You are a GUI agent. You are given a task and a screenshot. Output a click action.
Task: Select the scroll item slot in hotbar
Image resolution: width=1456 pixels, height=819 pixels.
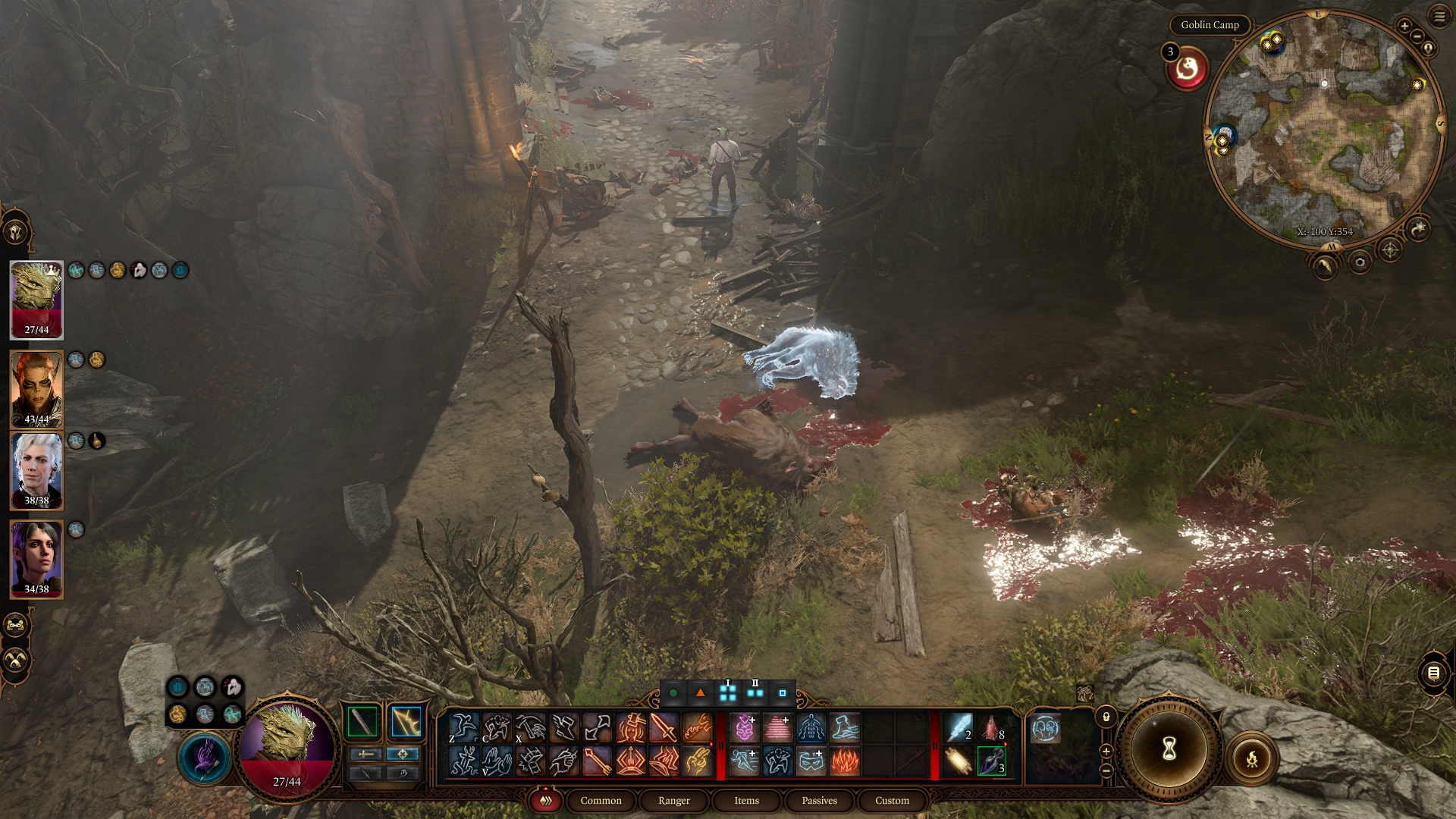(959, 761)
